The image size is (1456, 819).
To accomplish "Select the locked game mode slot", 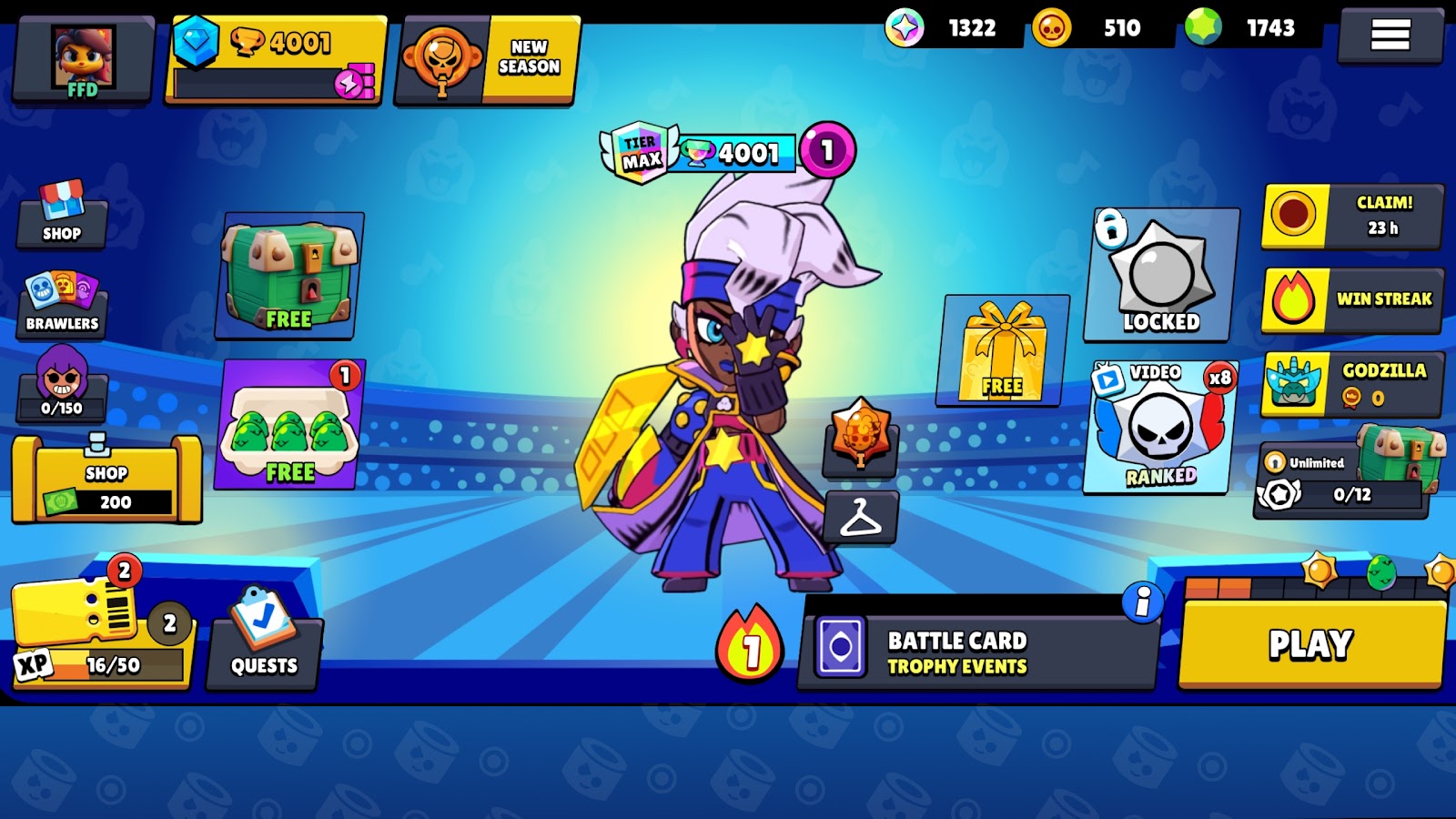I will point(1161,276).
